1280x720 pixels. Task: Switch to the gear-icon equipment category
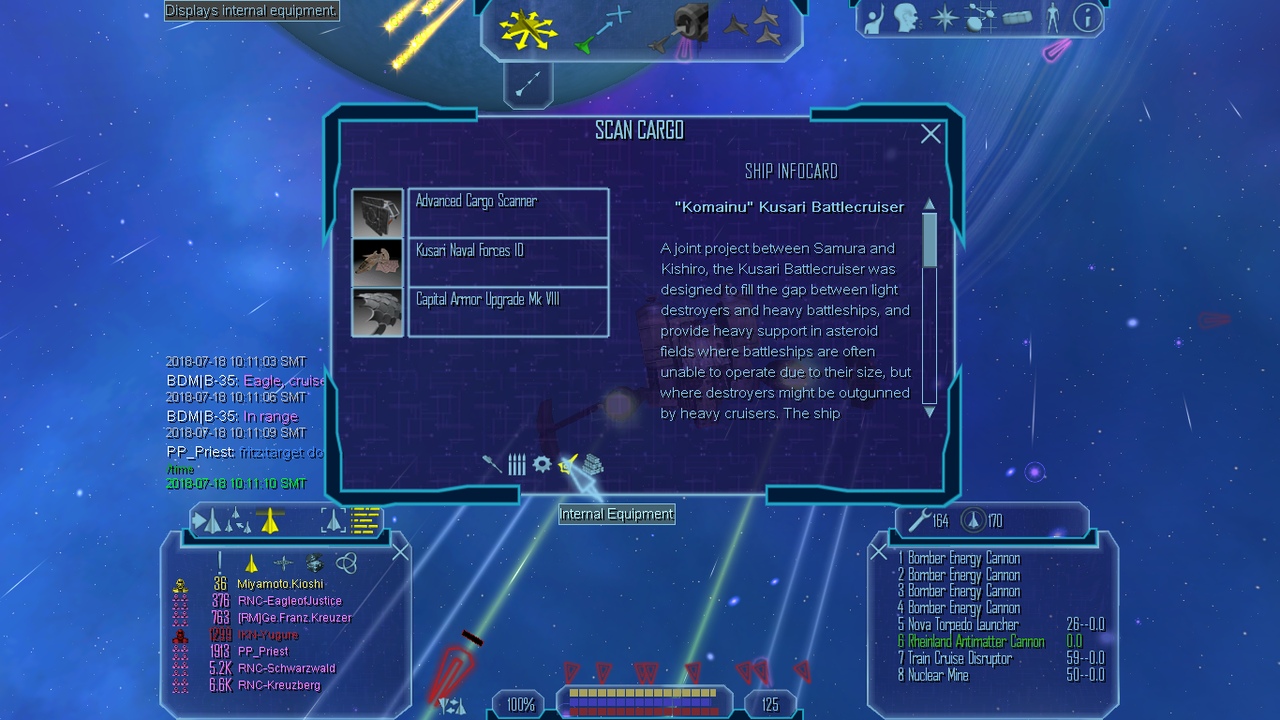[x=542, y=464]
